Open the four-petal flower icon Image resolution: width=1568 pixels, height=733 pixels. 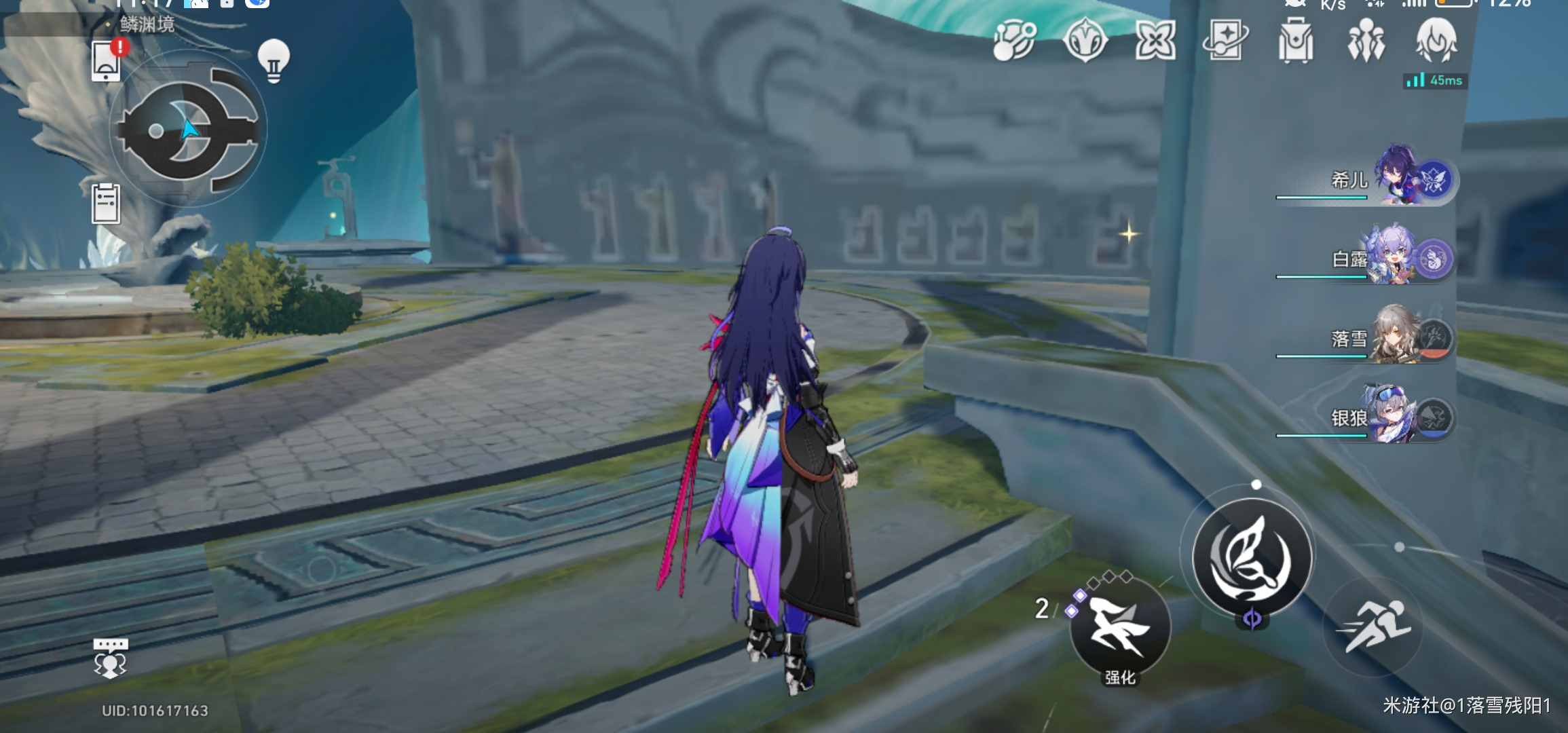pos(1155,40)
